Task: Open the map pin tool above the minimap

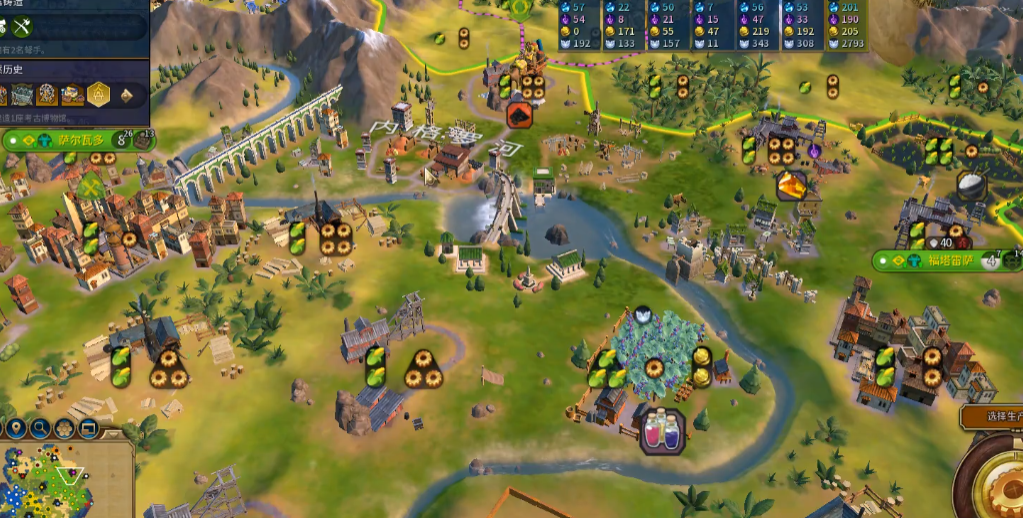Action: (17, 429)
